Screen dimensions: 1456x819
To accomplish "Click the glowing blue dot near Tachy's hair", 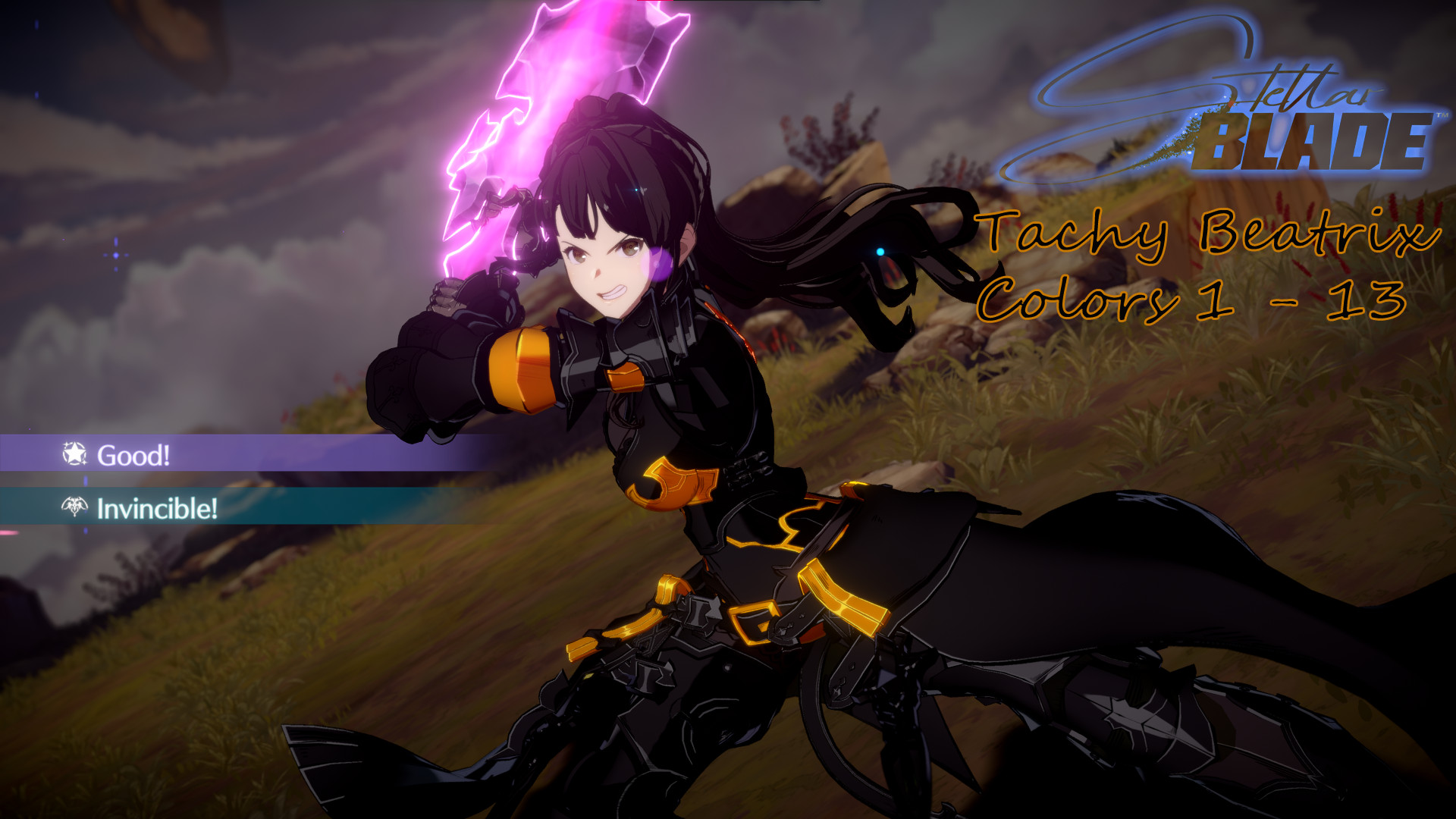I will (x=880, y=252).
